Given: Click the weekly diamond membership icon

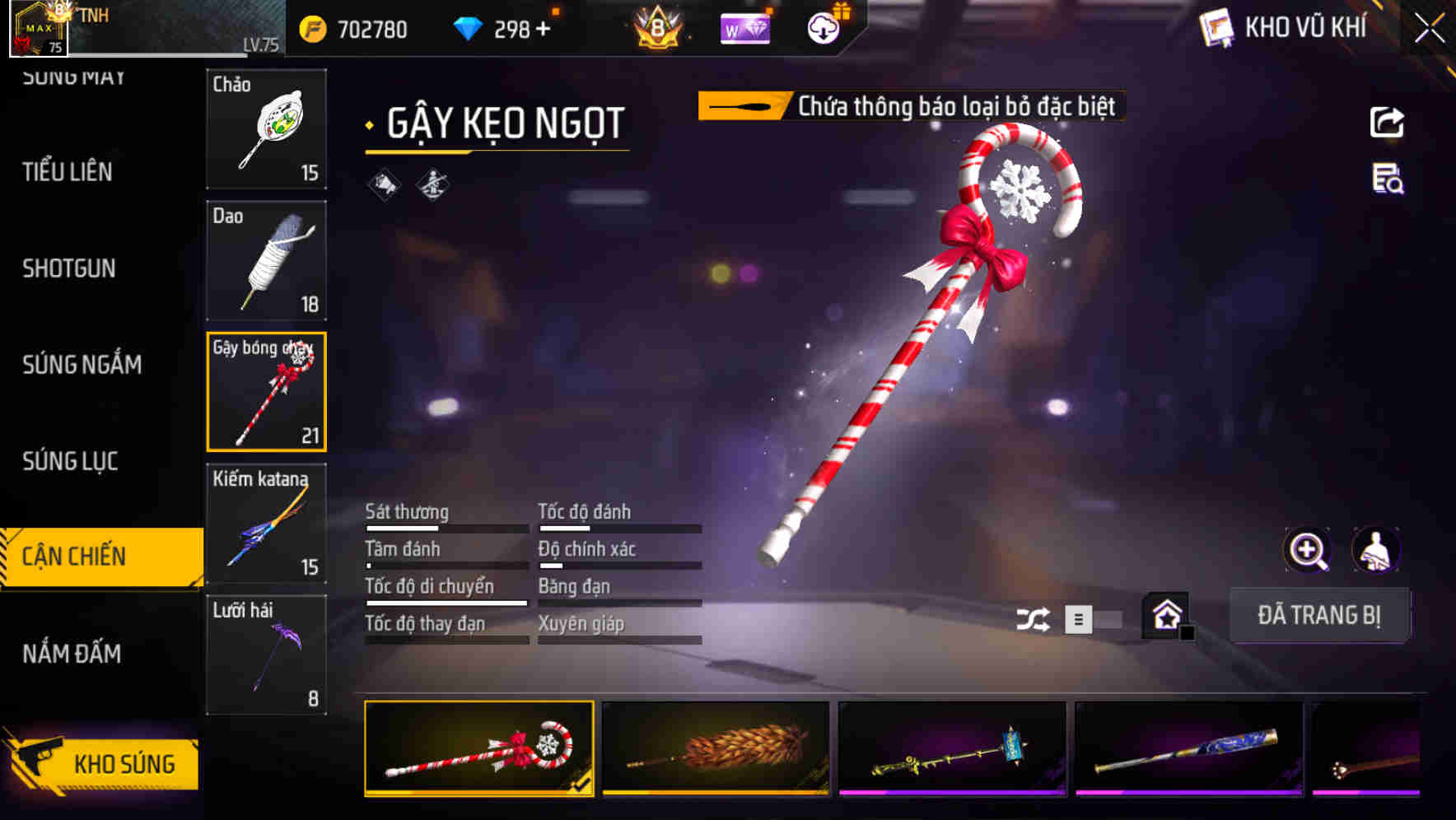Looking at the screenshot, I should (745, 27).
